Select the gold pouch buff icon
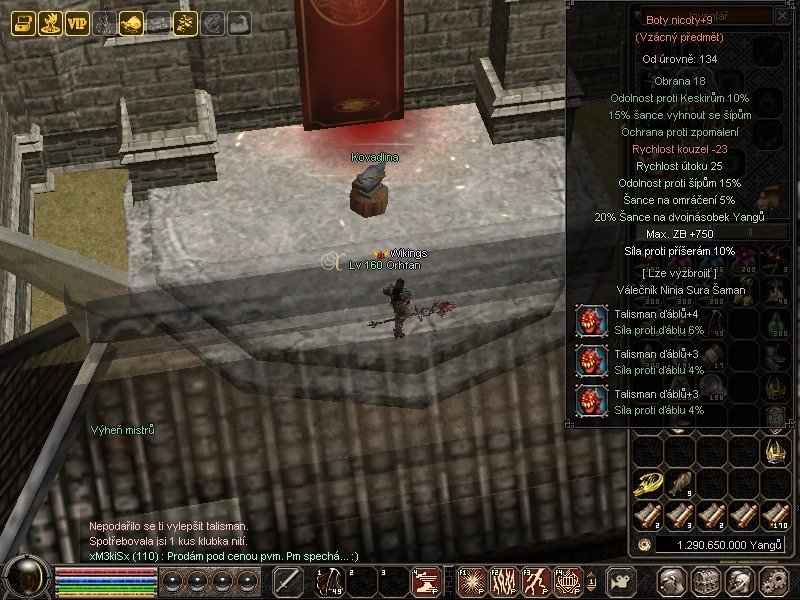The image size is (800, 600). pyautogui.click(x=130, y=22)
